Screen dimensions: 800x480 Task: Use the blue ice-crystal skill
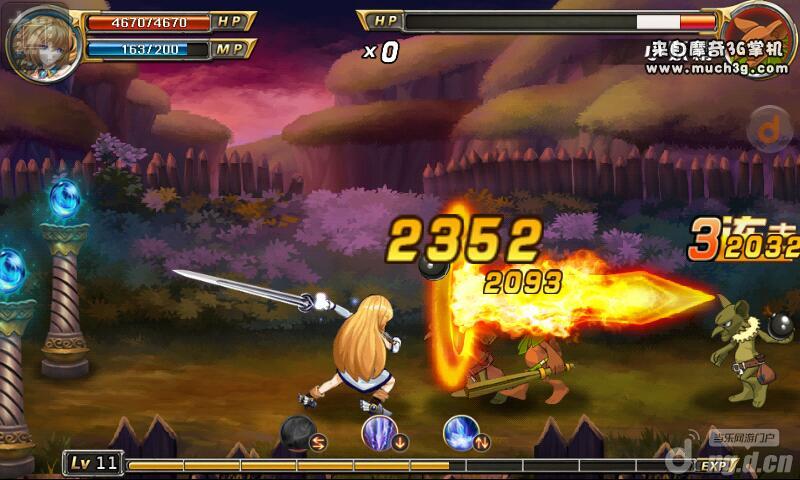tap(460, 433)
